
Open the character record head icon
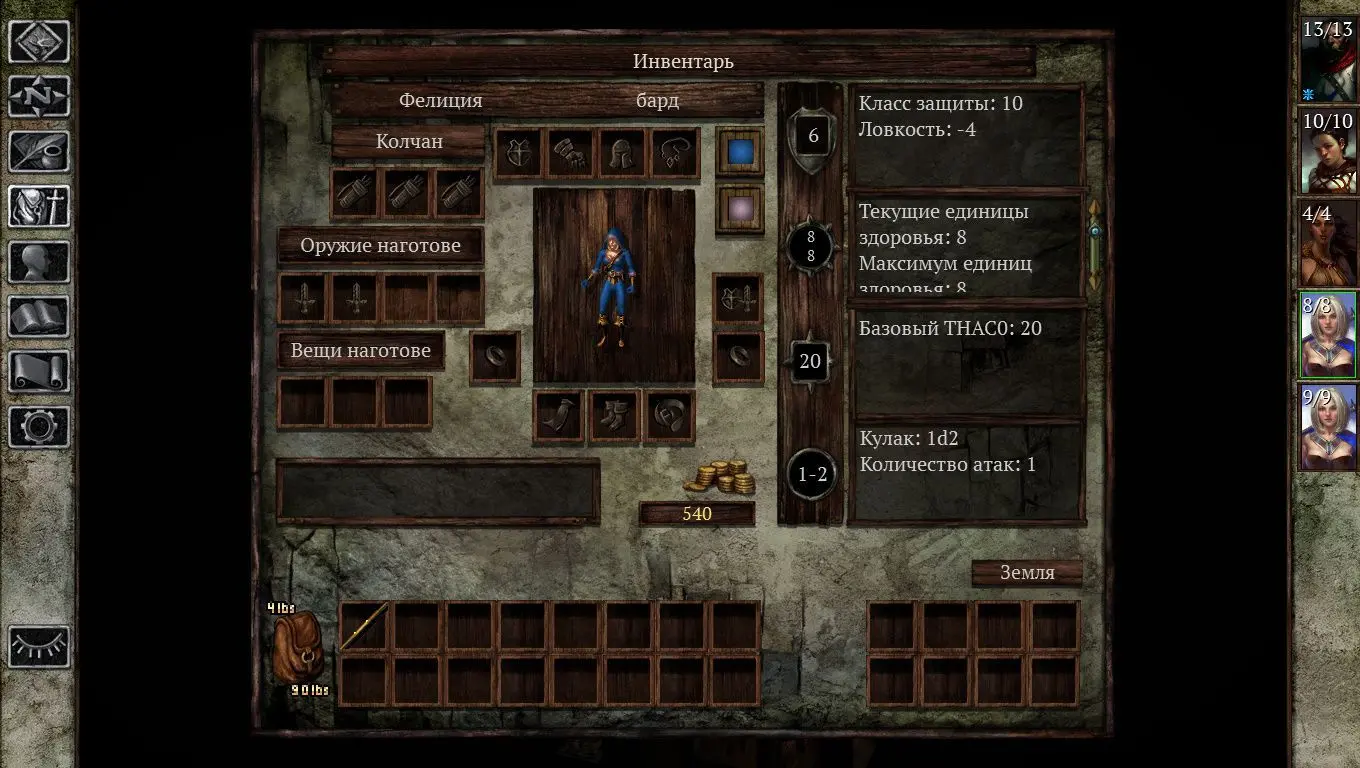click(x=39, y=262)
